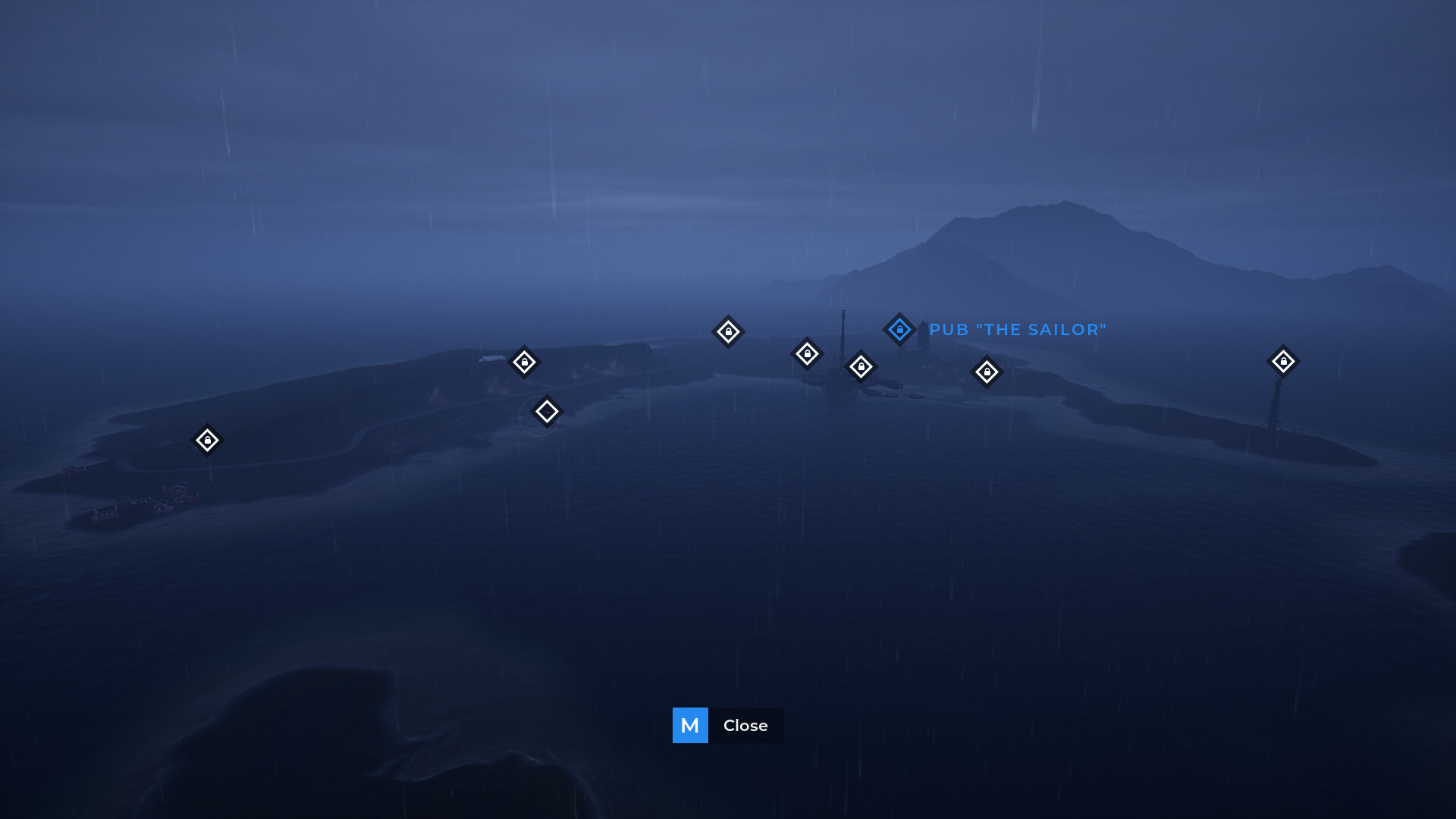Viewport: 1456px width, 819px height.
Task: Select the locked marker near the white hangar building
Action: tap(526, 362)
